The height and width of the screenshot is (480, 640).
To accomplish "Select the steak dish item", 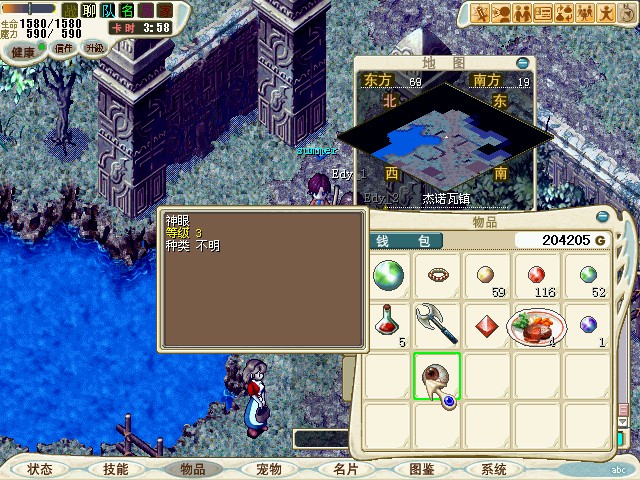I will coord(537,326).
